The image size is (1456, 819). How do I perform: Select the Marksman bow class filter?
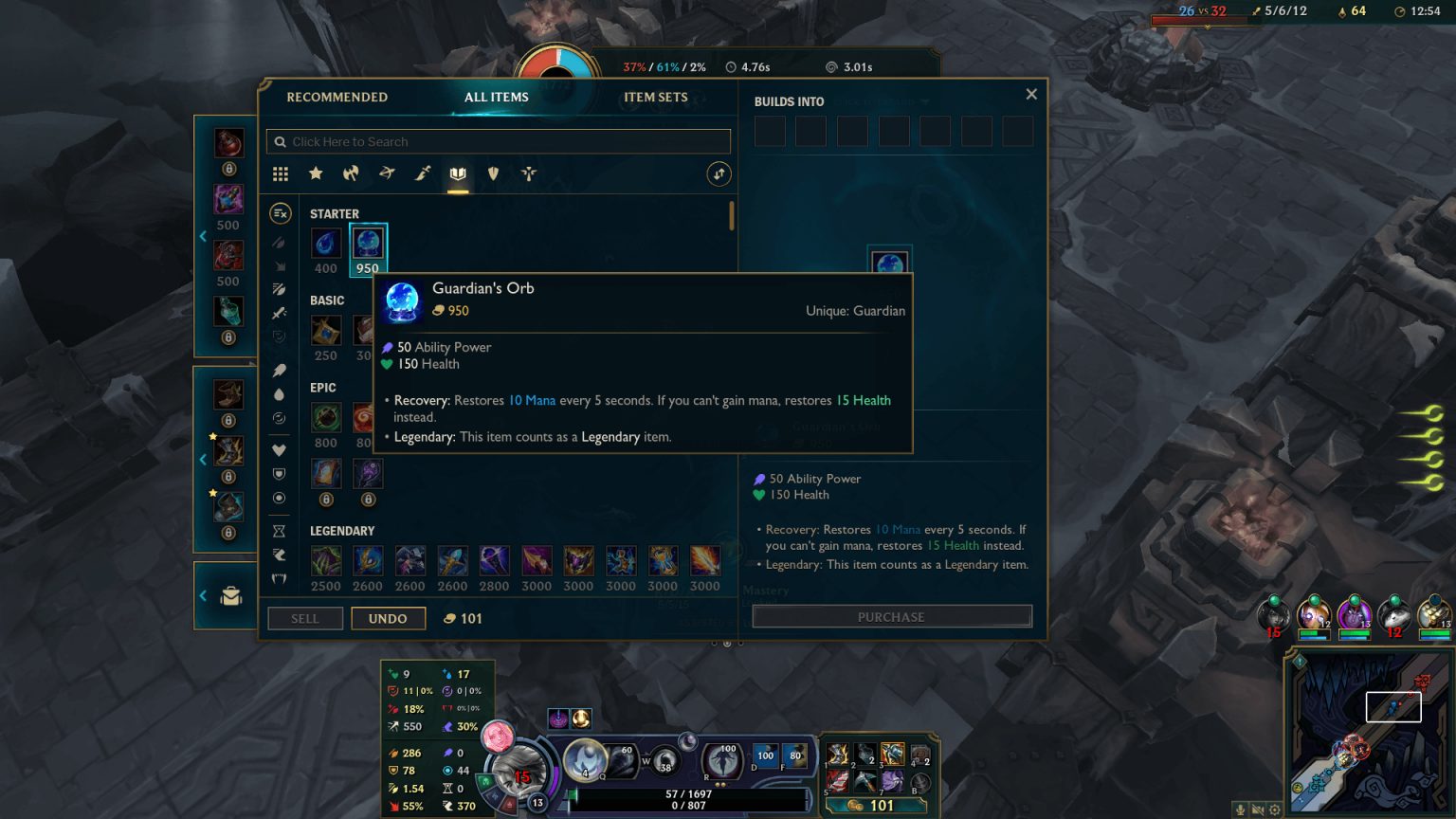coord(386,174)
